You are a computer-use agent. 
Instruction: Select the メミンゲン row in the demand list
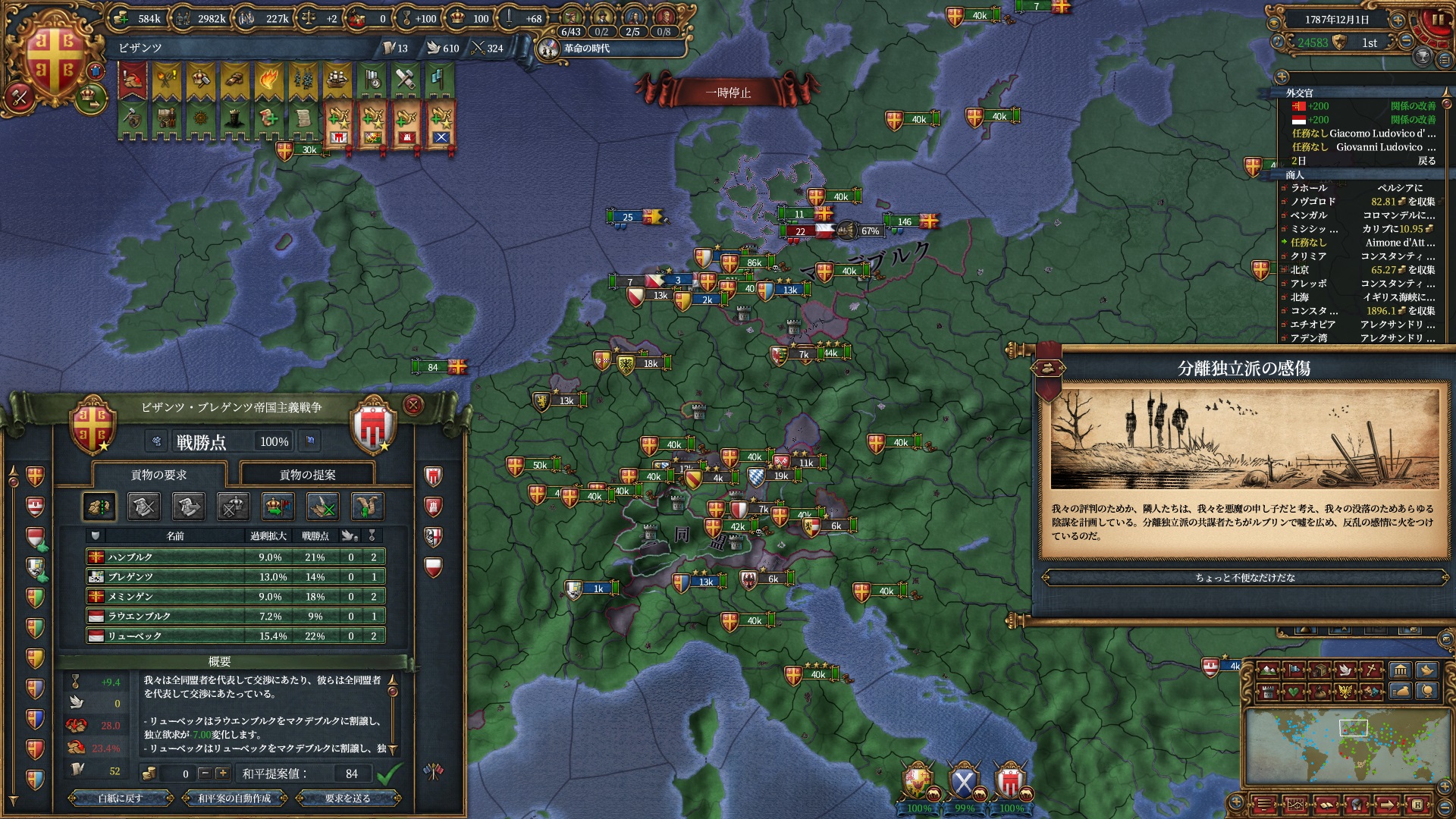[235, 597]
